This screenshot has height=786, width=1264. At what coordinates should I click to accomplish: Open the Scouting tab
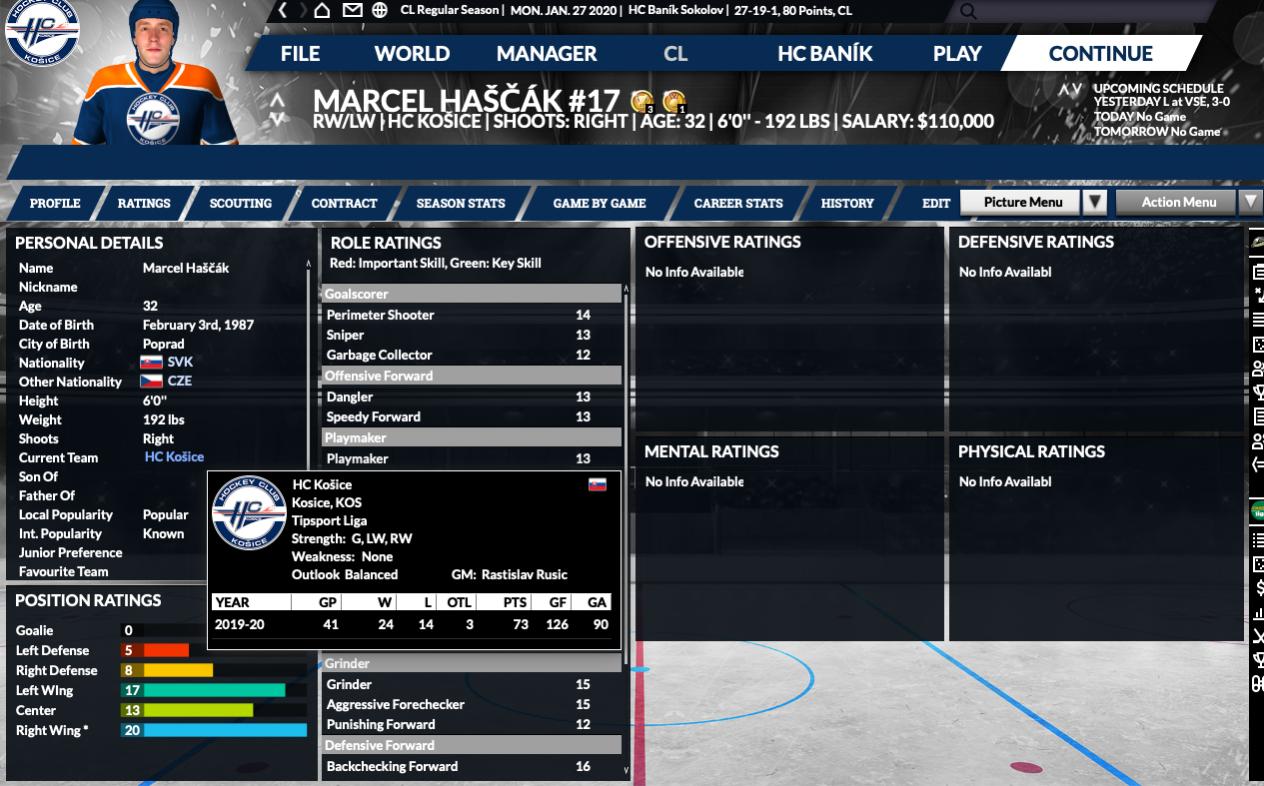240,203
